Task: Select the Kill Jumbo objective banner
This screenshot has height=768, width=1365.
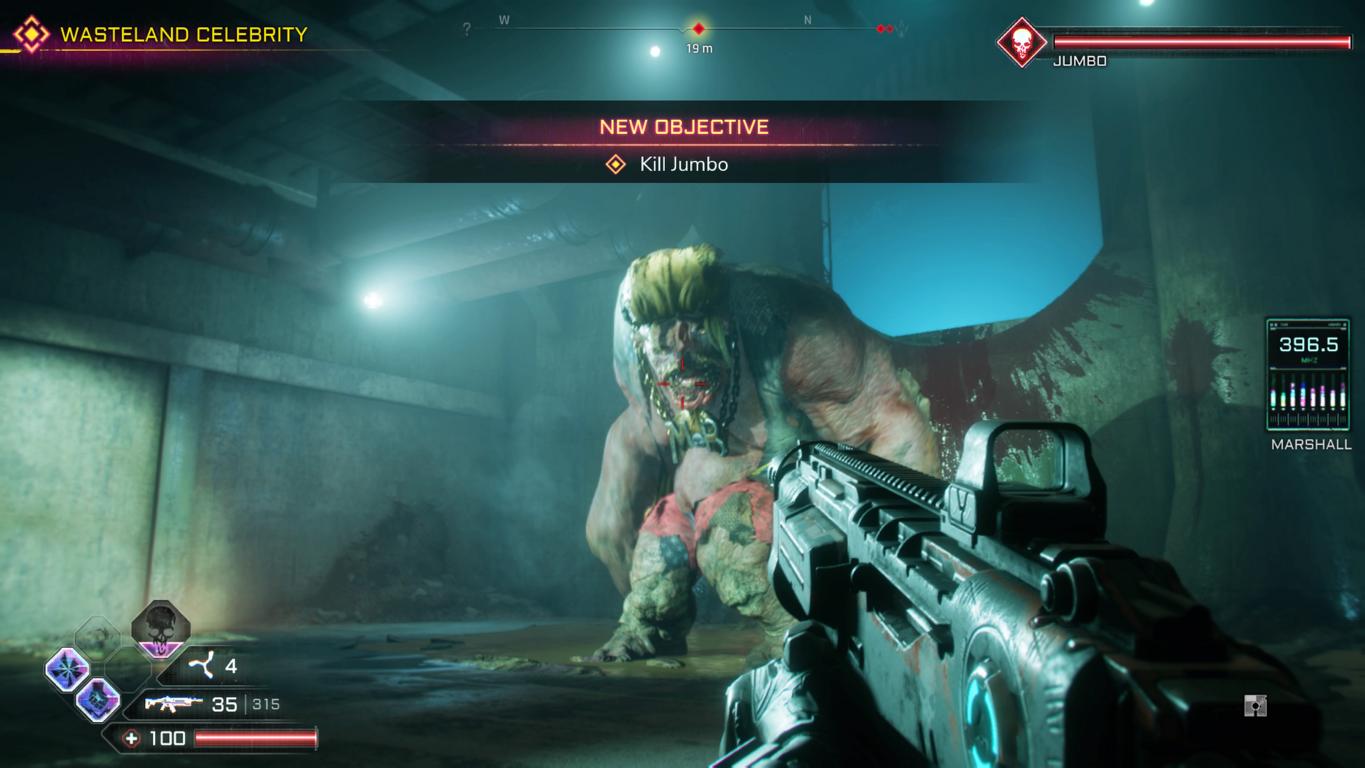Action: click(683, 164)
